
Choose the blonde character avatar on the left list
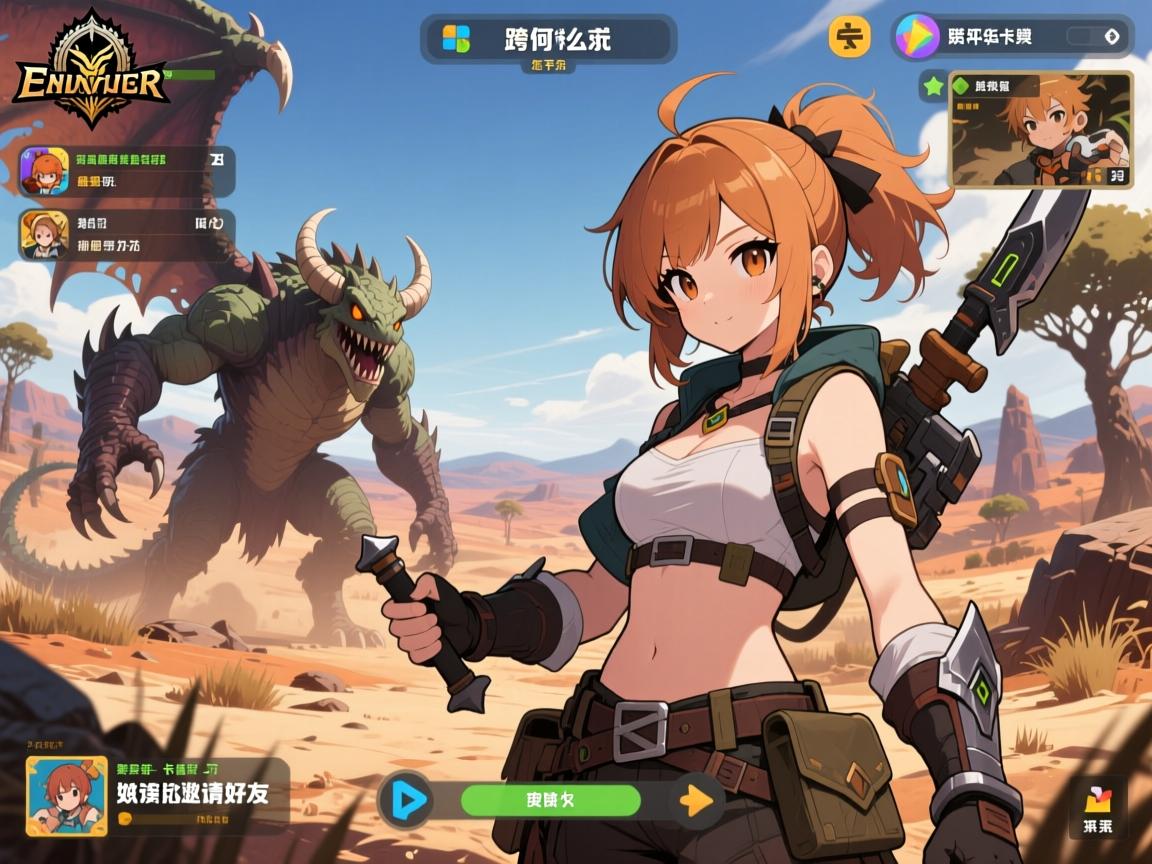pos(44,235)
